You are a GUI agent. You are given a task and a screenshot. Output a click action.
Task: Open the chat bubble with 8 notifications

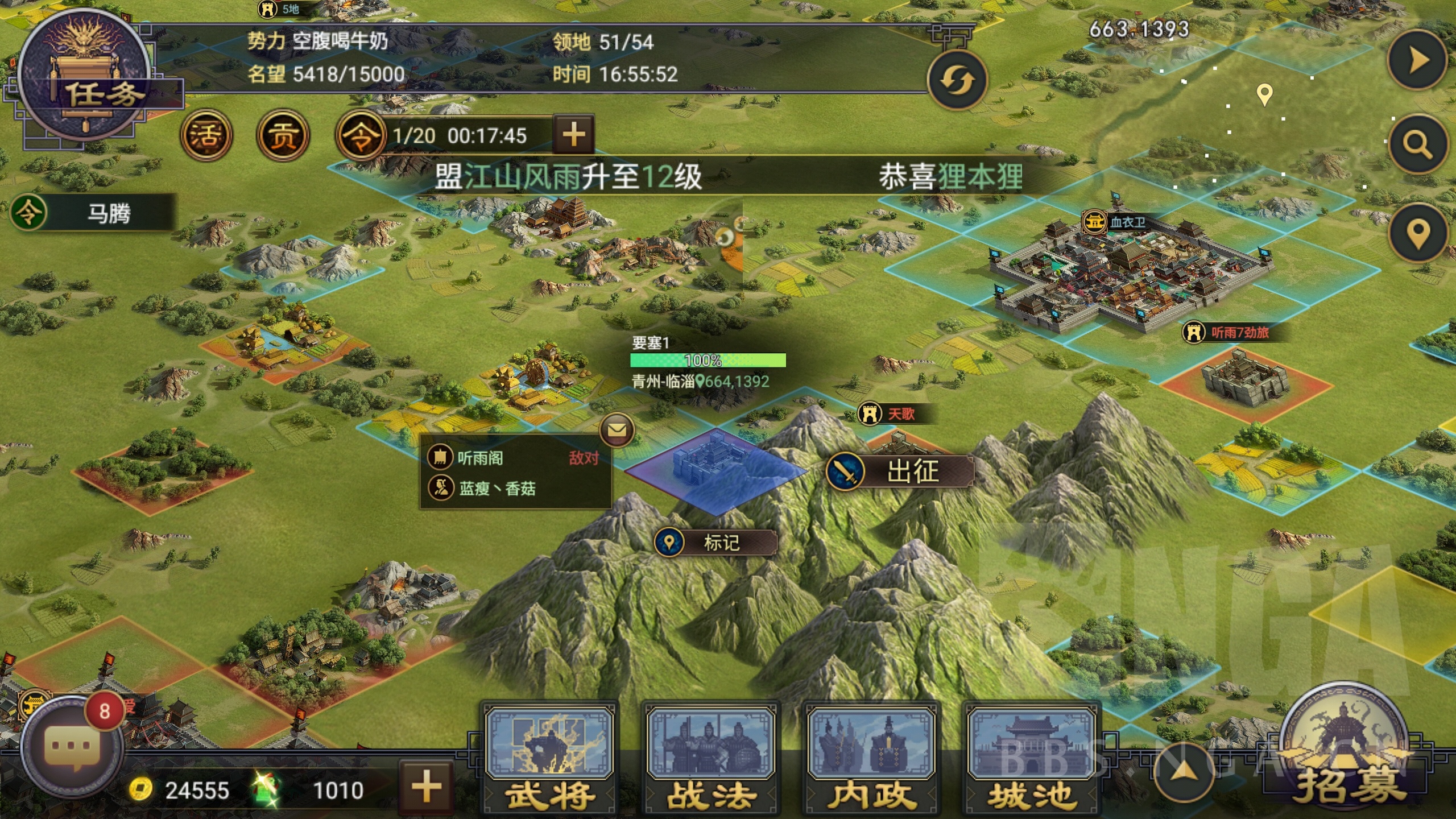click(x=71, y=745)
